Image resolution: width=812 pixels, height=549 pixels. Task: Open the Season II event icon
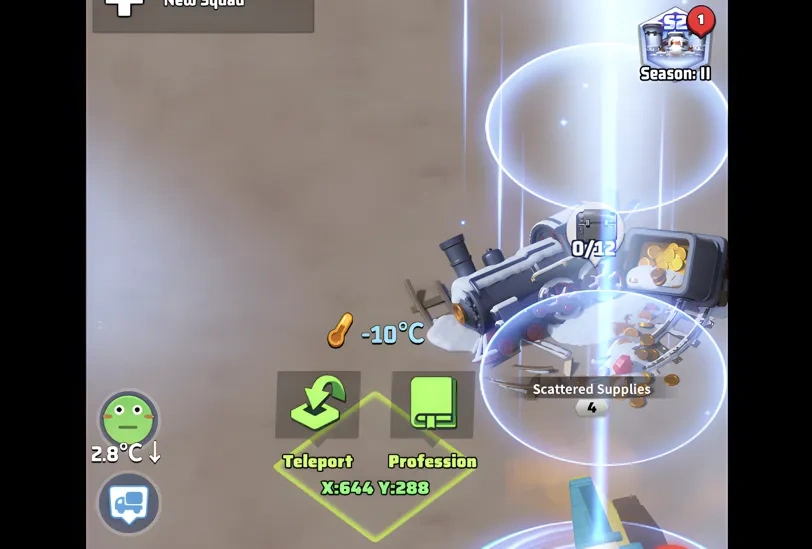[675, 40]
